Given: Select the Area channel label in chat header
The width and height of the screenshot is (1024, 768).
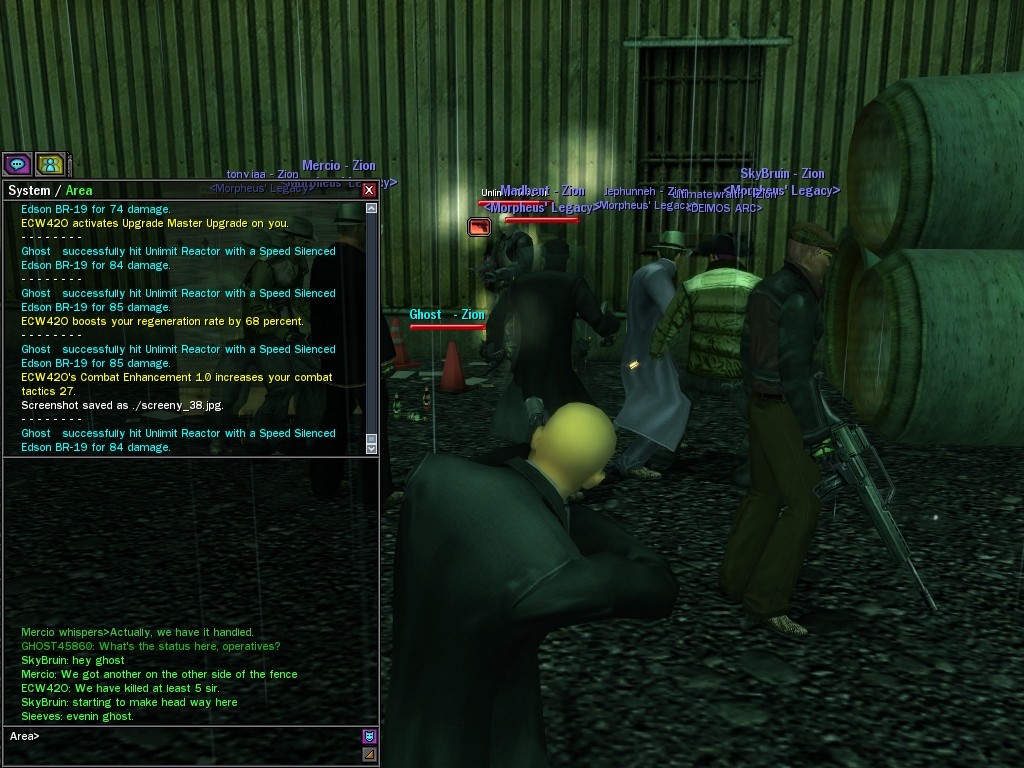Looking at the screenshot, I should point(79,191).
